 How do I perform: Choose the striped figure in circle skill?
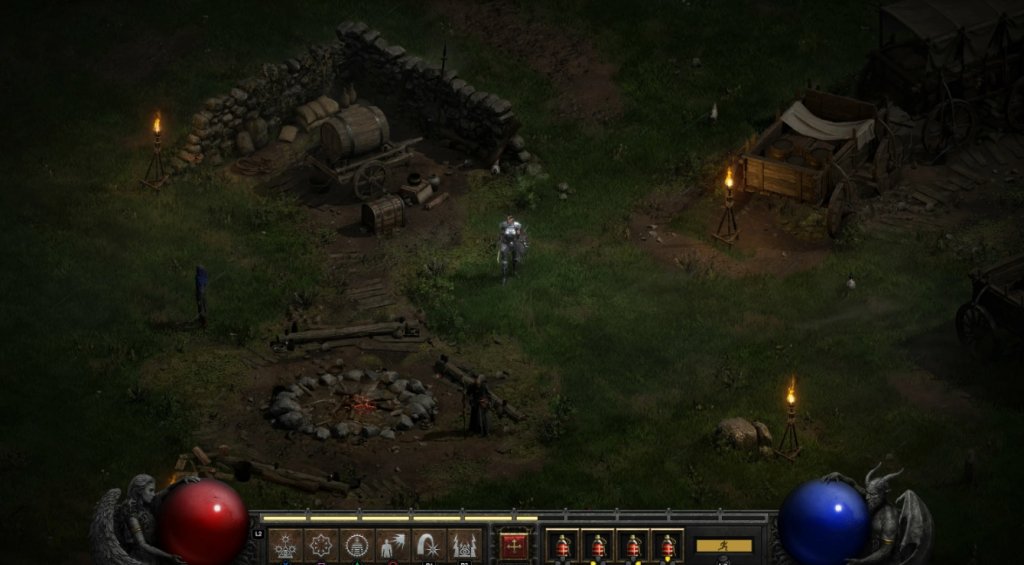(x=356, y=545)
